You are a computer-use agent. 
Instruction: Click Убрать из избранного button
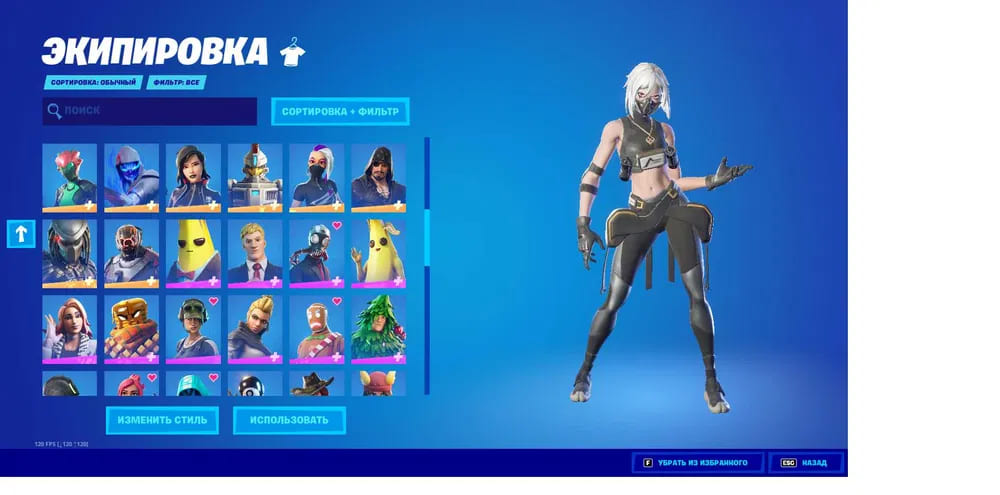pyautogui.click(x=697, y=463)
